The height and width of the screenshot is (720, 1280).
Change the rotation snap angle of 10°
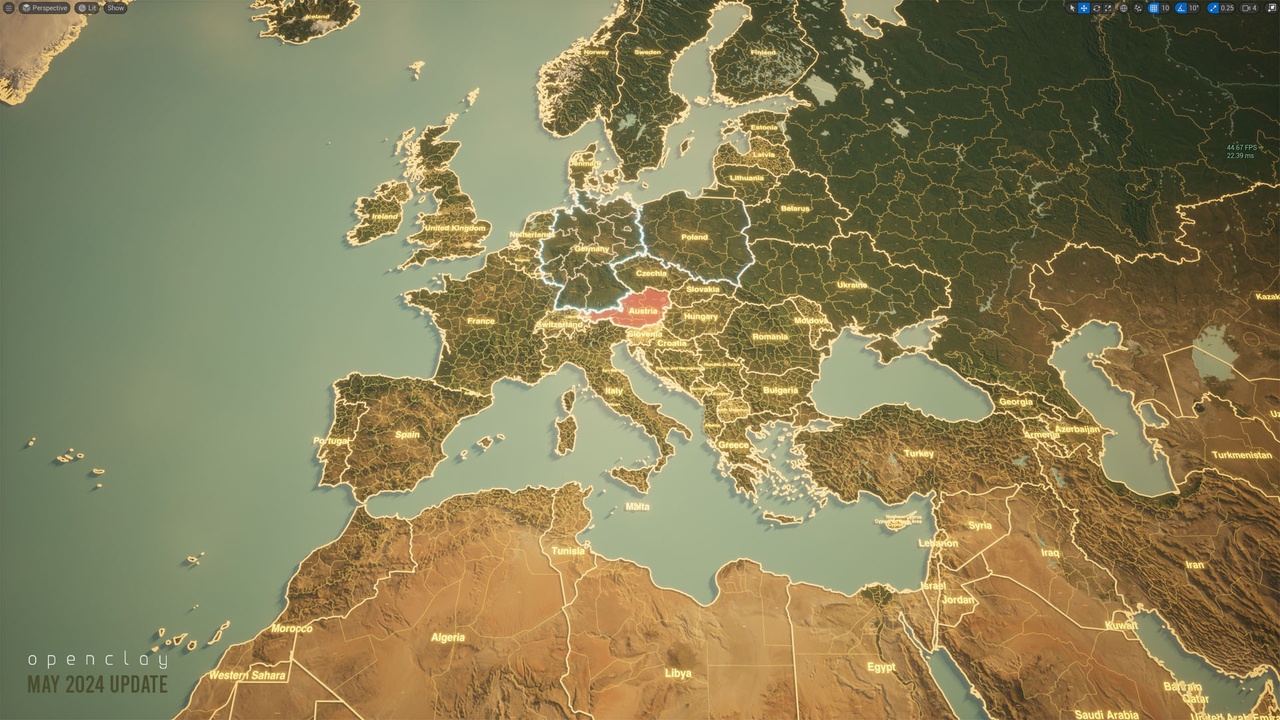pos(1195,7)
